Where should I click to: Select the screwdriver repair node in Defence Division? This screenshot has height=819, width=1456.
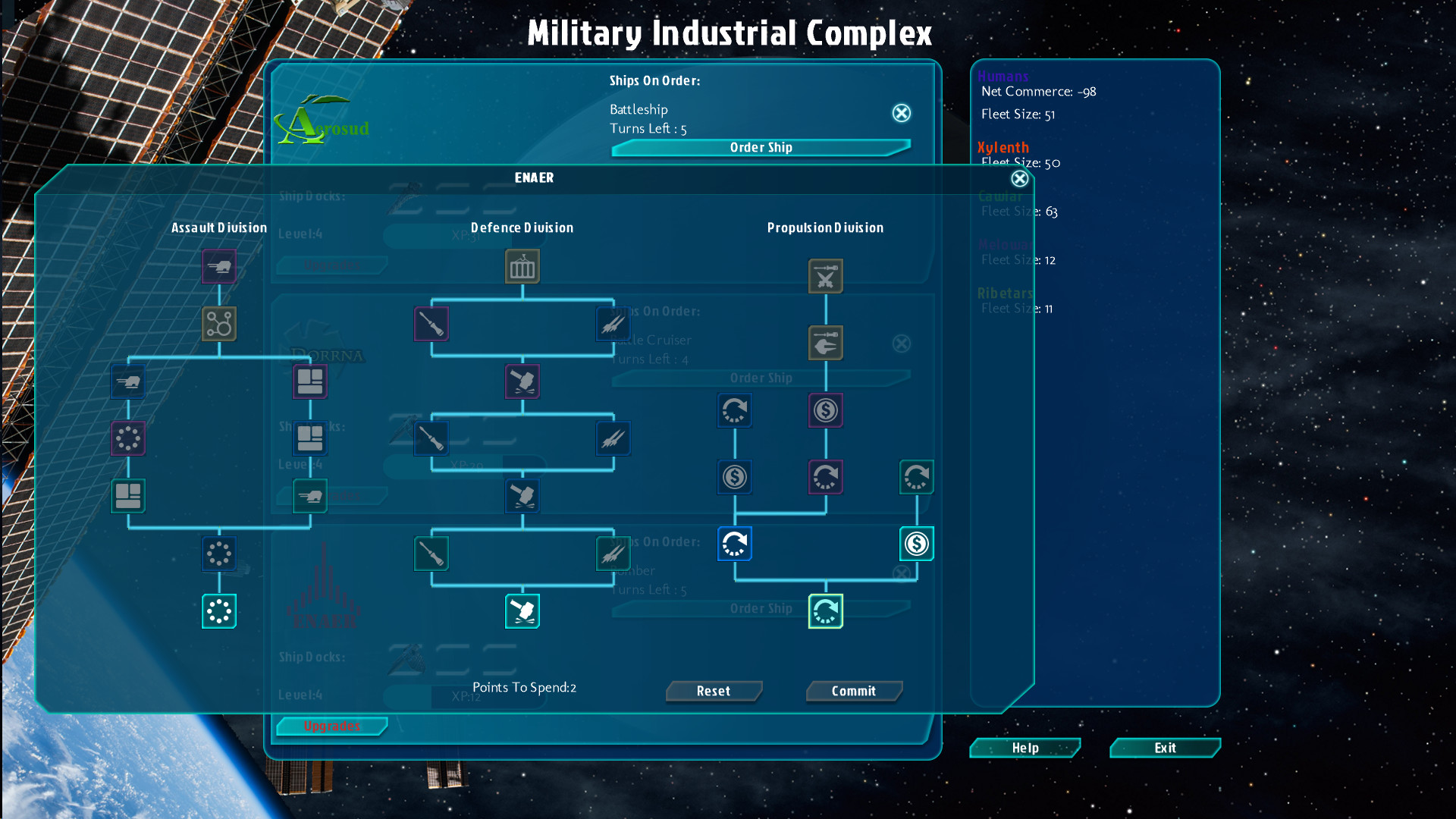pyautogui.click(x=431, y=324)
